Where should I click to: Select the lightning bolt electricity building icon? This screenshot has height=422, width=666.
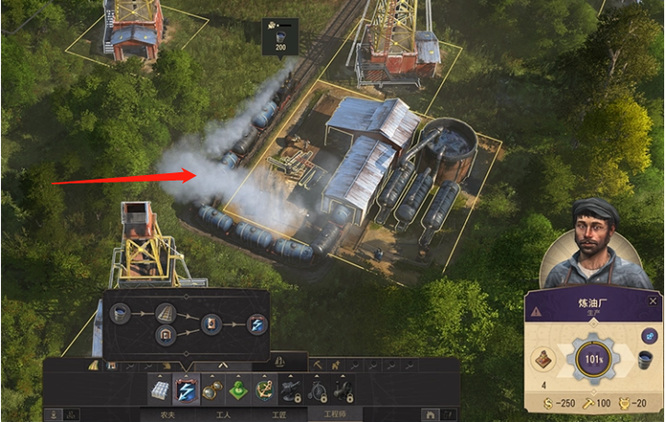pos(186,388)
